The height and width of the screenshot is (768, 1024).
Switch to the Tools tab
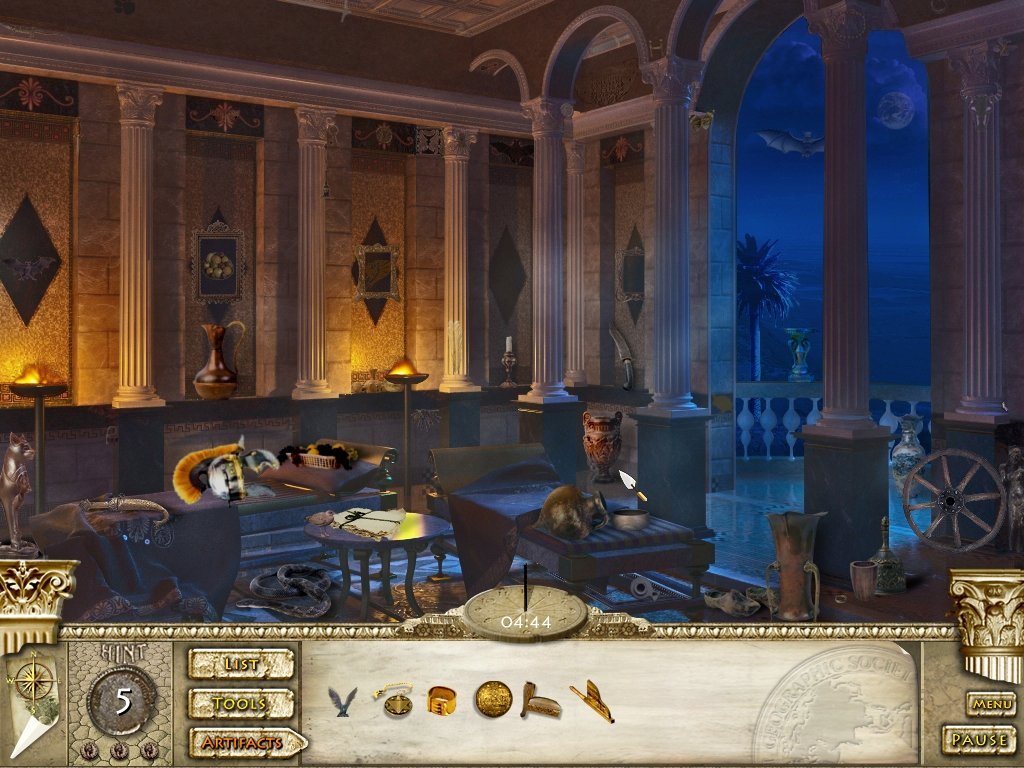pos(241,703)
